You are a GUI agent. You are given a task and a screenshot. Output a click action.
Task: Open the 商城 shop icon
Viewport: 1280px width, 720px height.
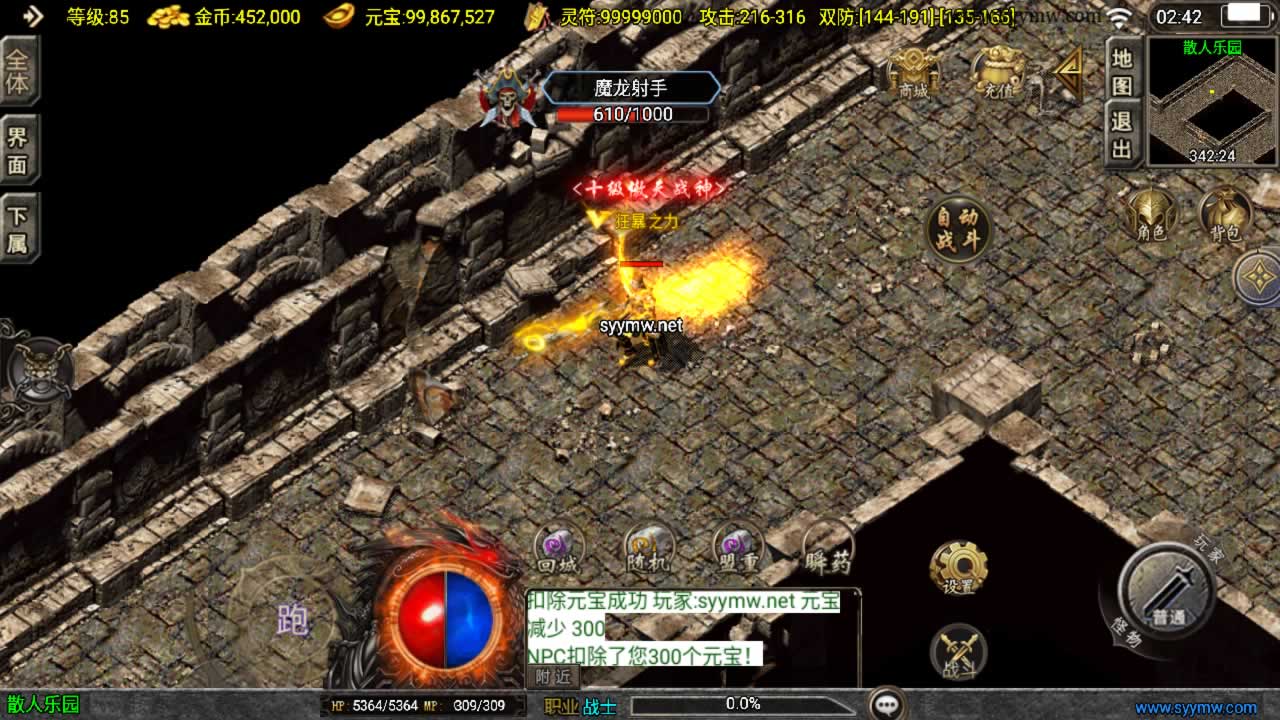click(x=913, y=72)
